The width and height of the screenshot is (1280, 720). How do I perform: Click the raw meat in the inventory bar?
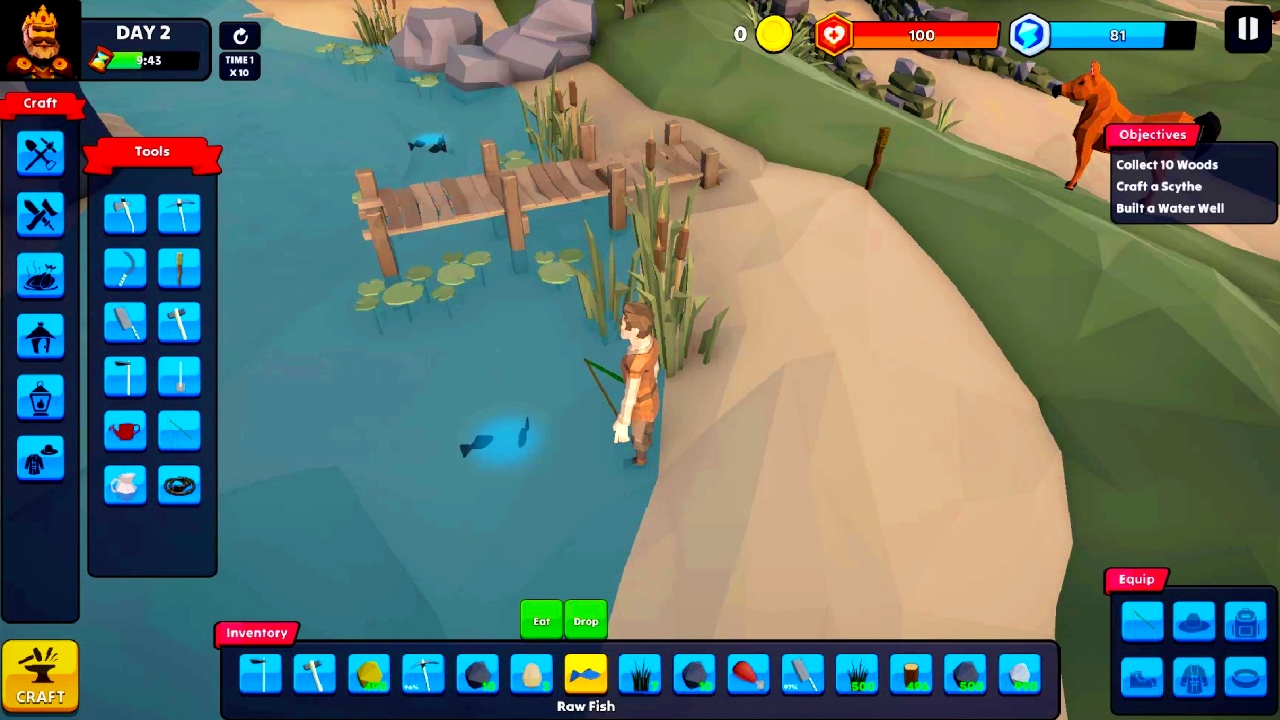click(x=748, y=675)
